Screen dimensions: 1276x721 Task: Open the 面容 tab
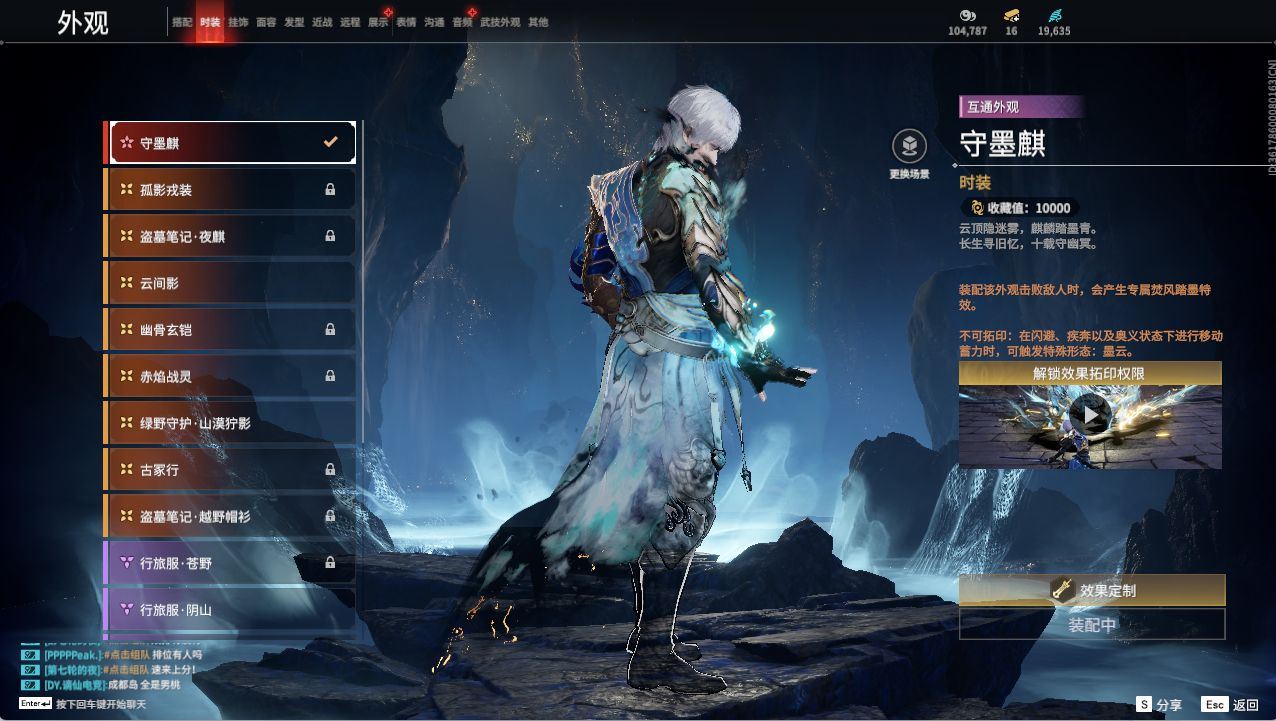(x=266, y=22)
